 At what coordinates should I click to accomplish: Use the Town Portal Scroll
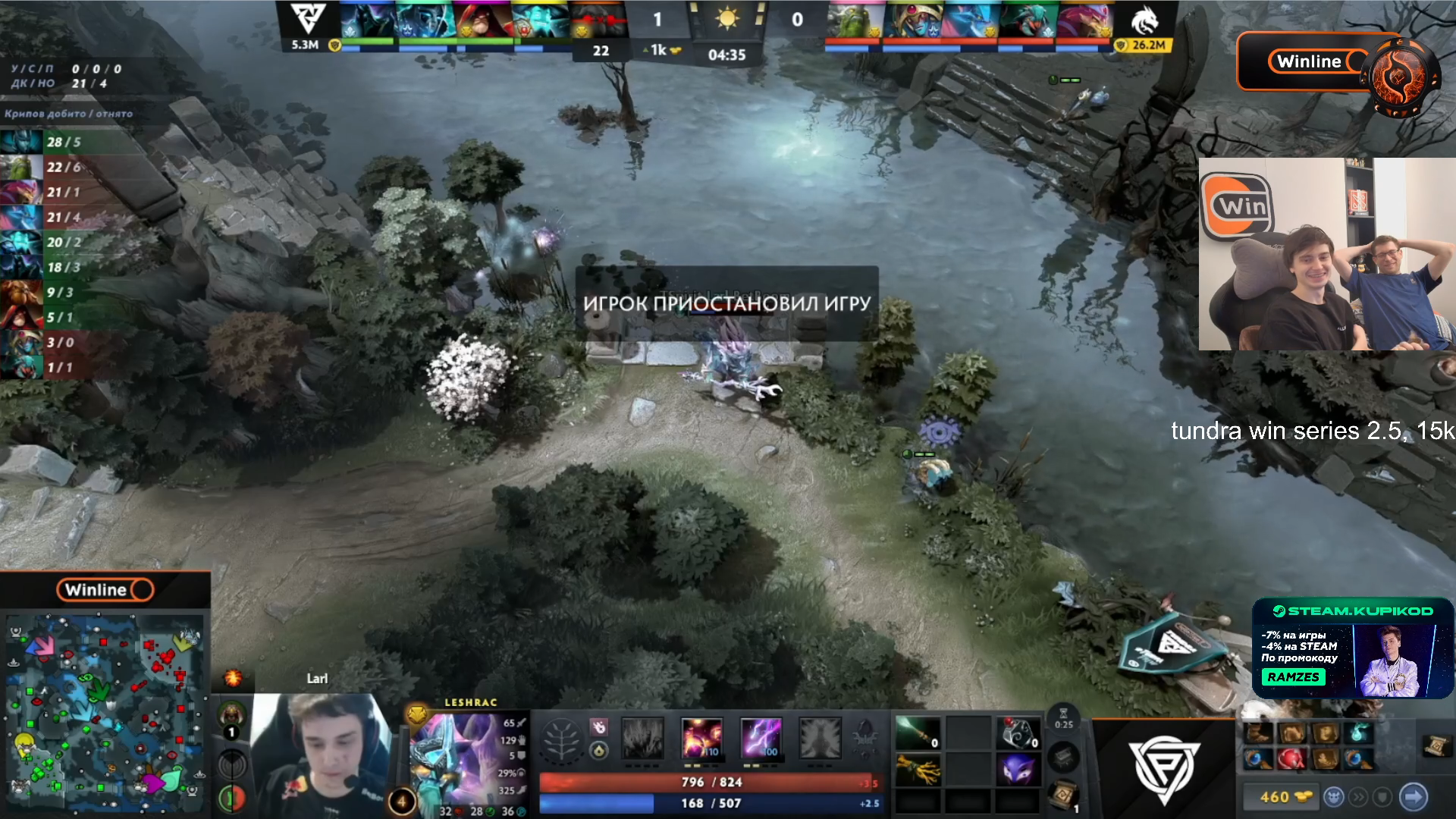(x=1062, y=794)
